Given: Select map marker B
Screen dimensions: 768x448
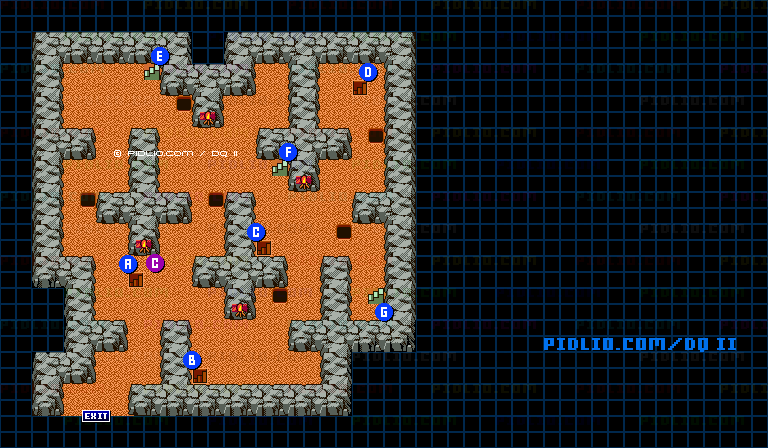Looking at the screenshot, I should (x=192, y=360).
